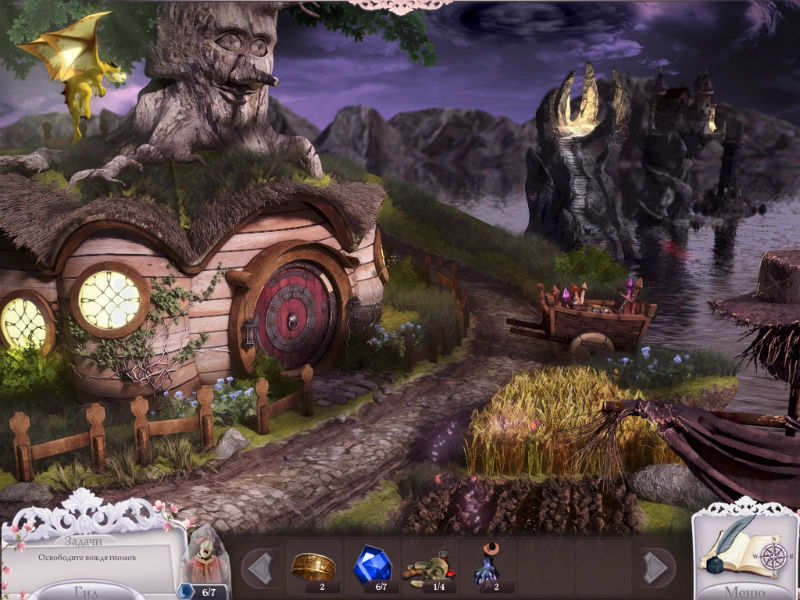Select the gold ring inventory item

(312, 565)
